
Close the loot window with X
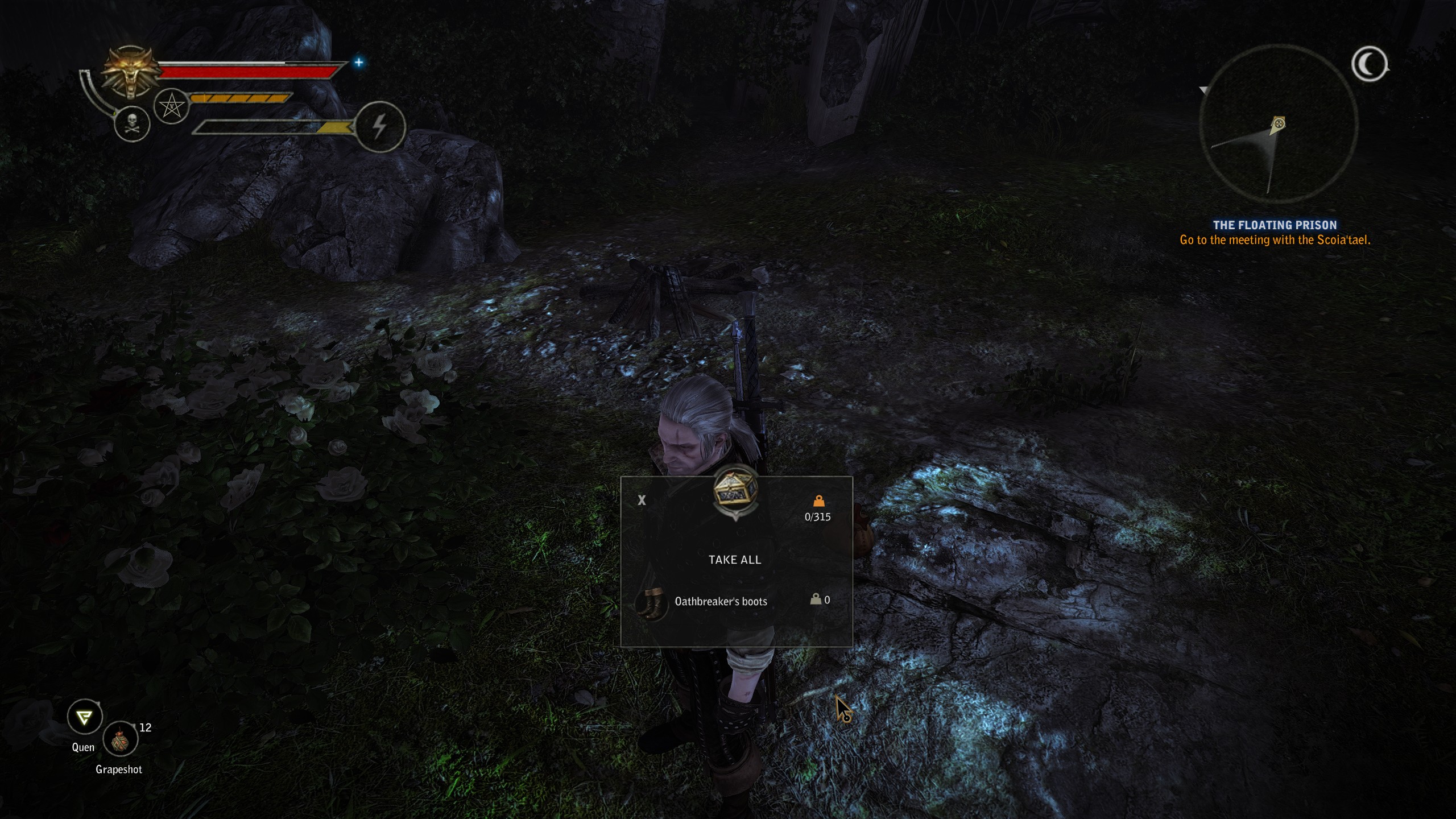pyautogui.click(x=642, y=500)
